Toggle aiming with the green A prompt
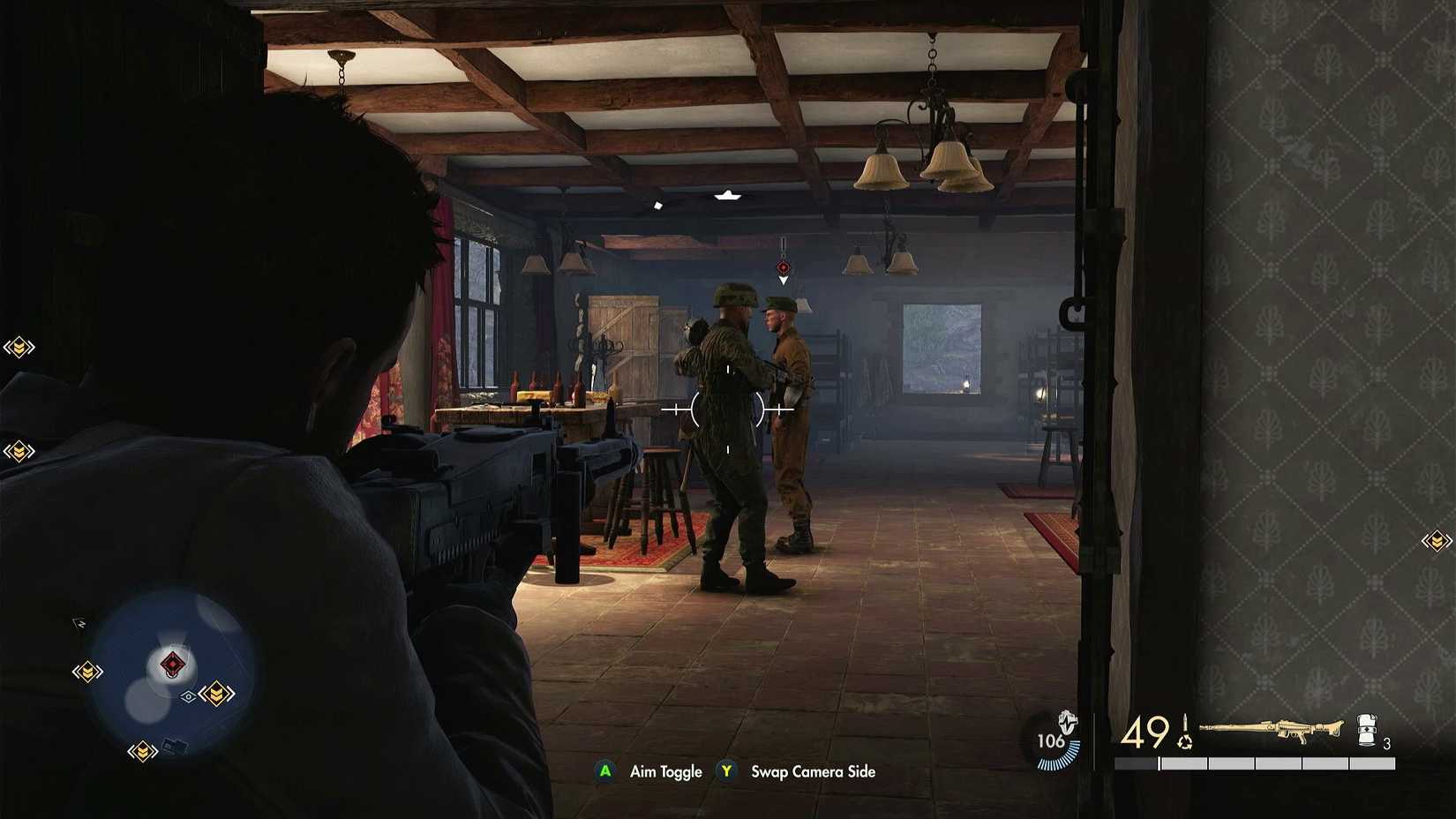 tap(605, 771)
